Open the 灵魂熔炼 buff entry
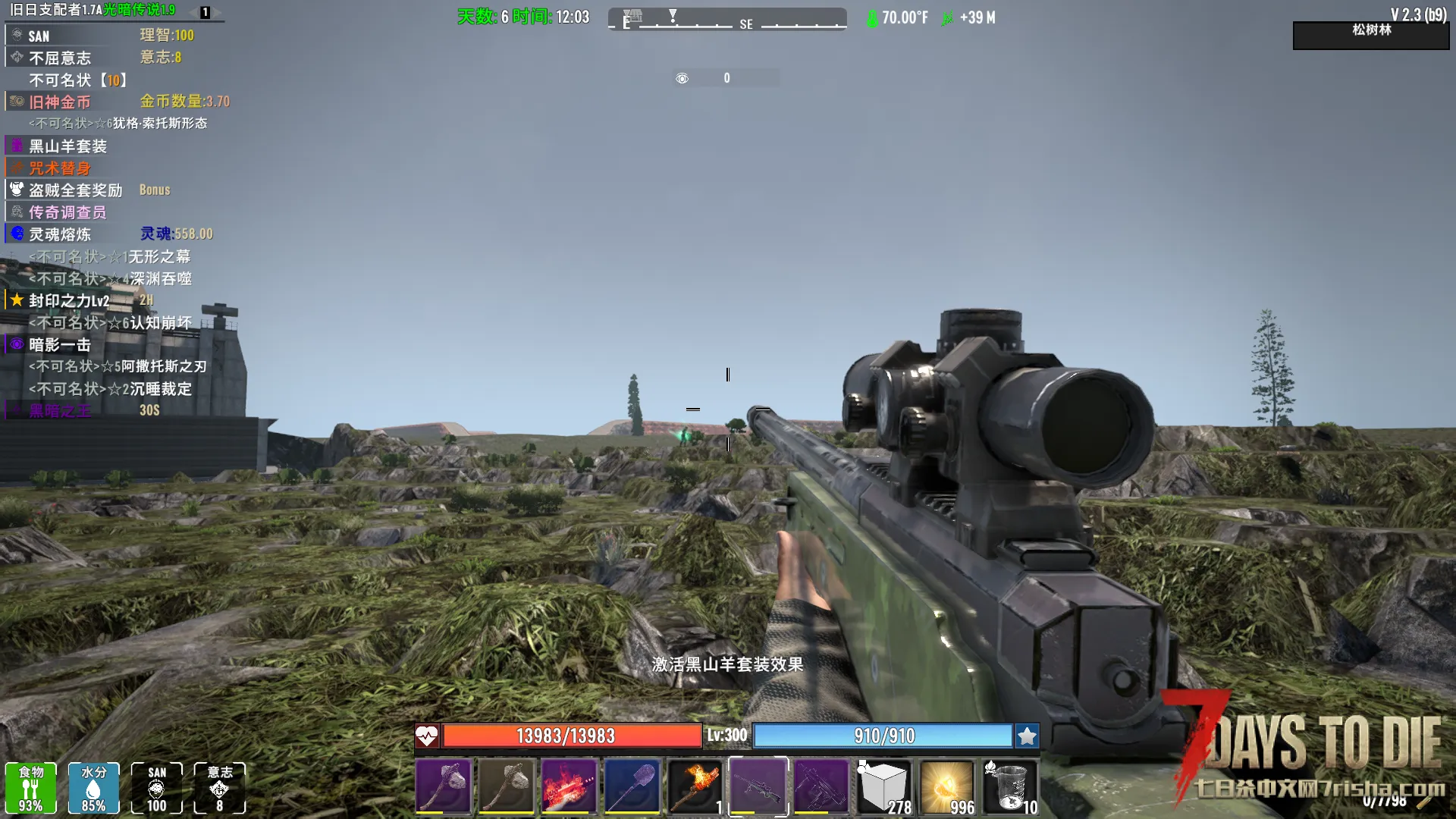 59,234
